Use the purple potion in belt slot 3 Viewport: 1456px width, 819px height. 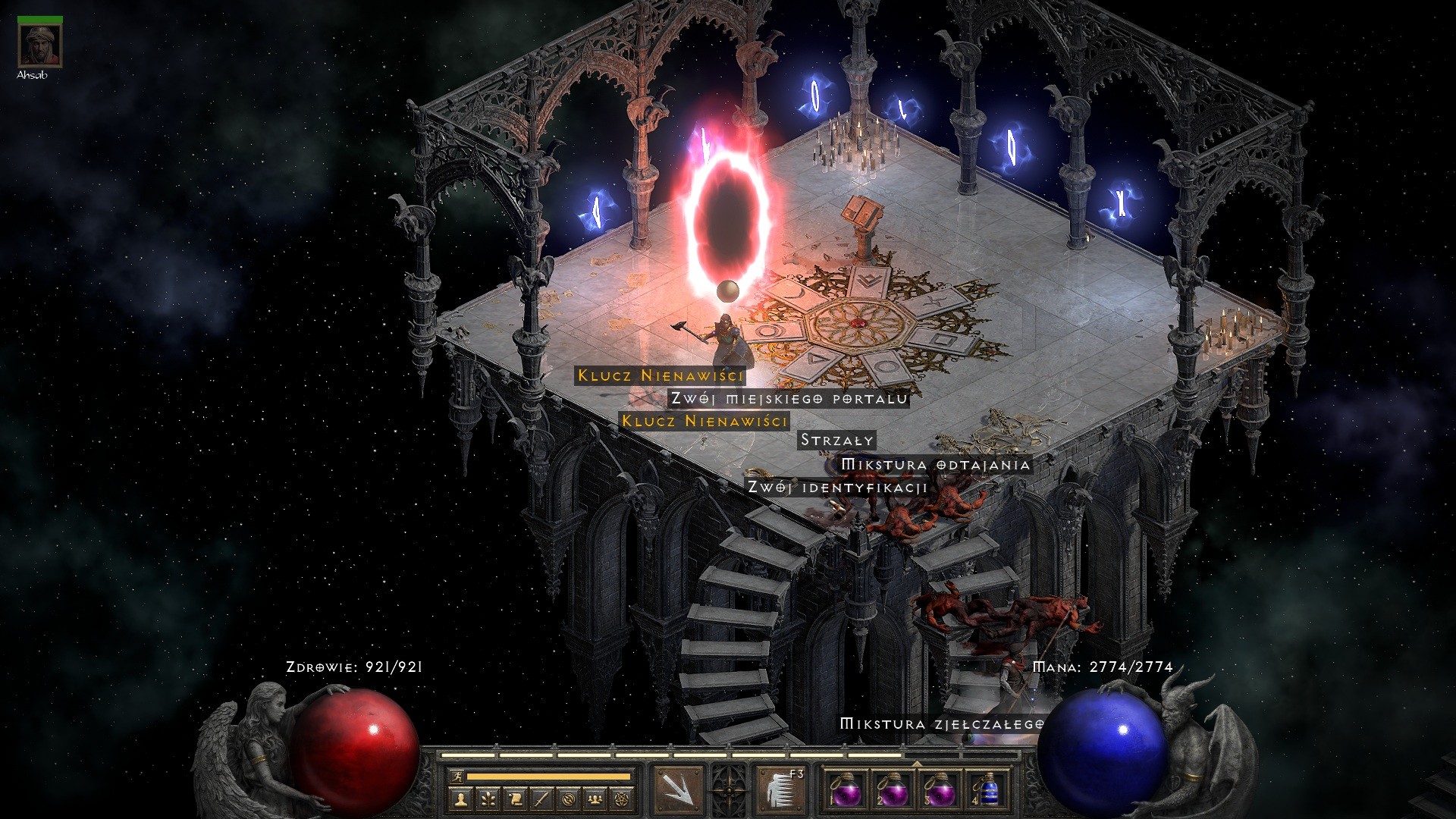tap(939, 791)
